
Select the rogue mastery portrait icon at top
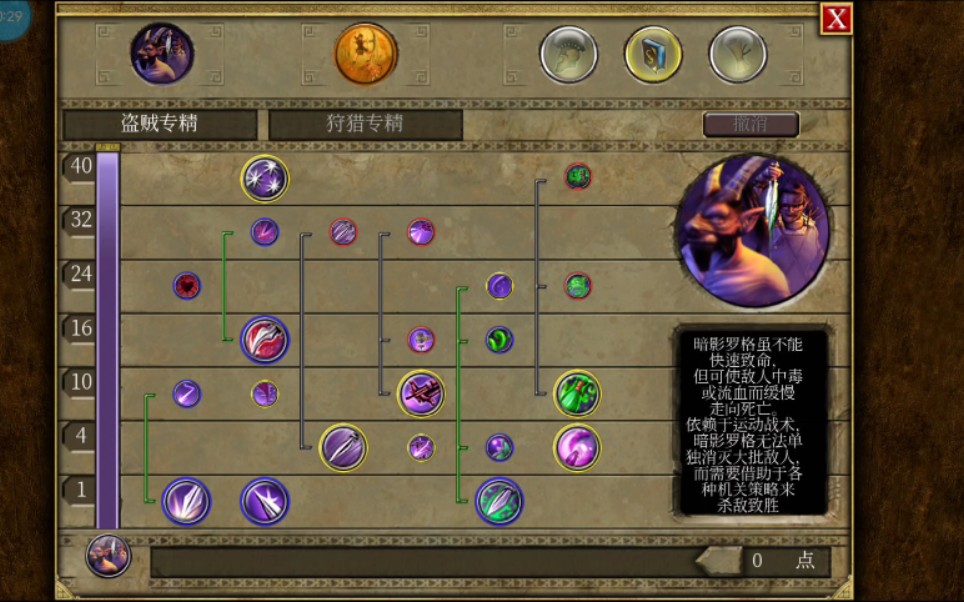(x=162, y=54)
